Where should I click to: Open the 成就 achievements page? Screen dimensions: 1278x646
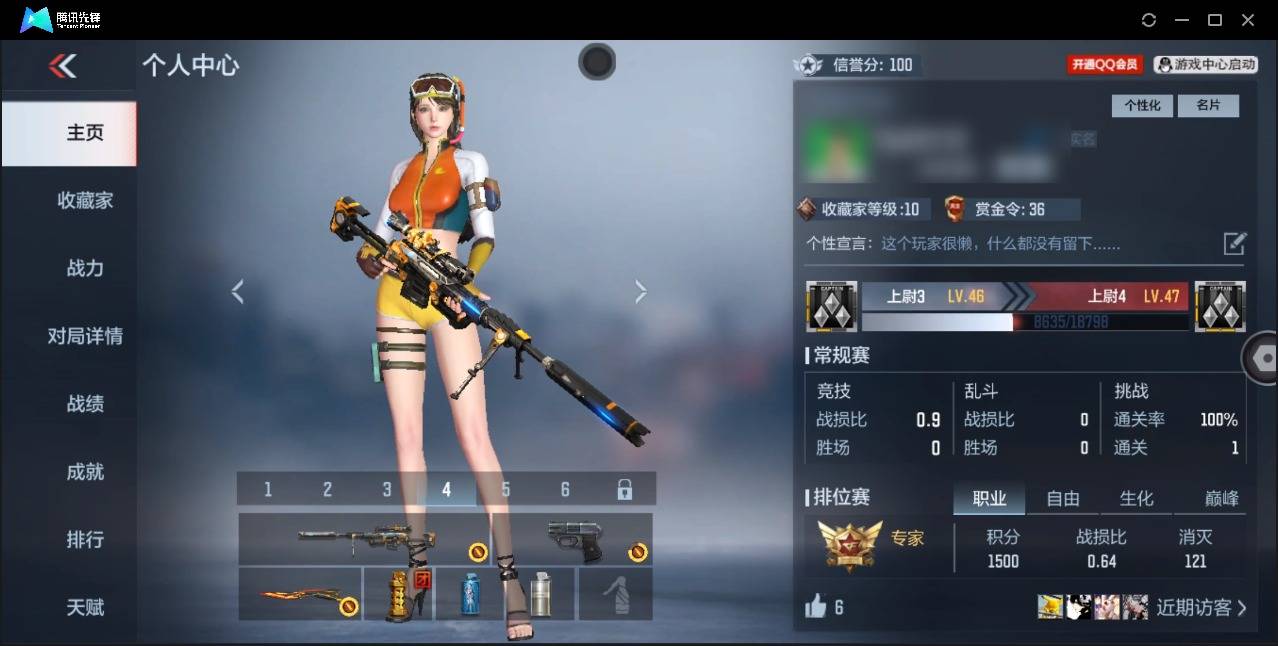(84, 472)
